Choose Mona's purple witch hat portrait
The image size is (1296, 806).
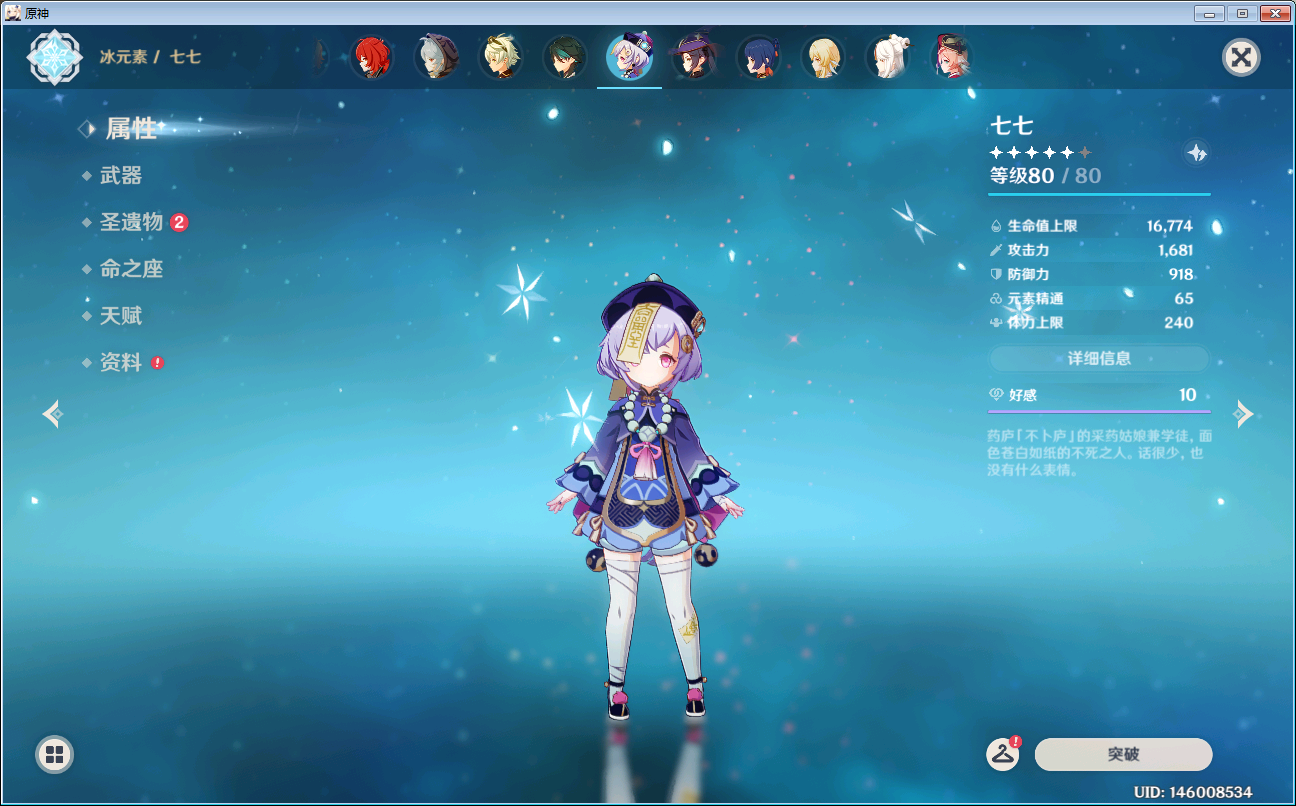click(693, 58)
